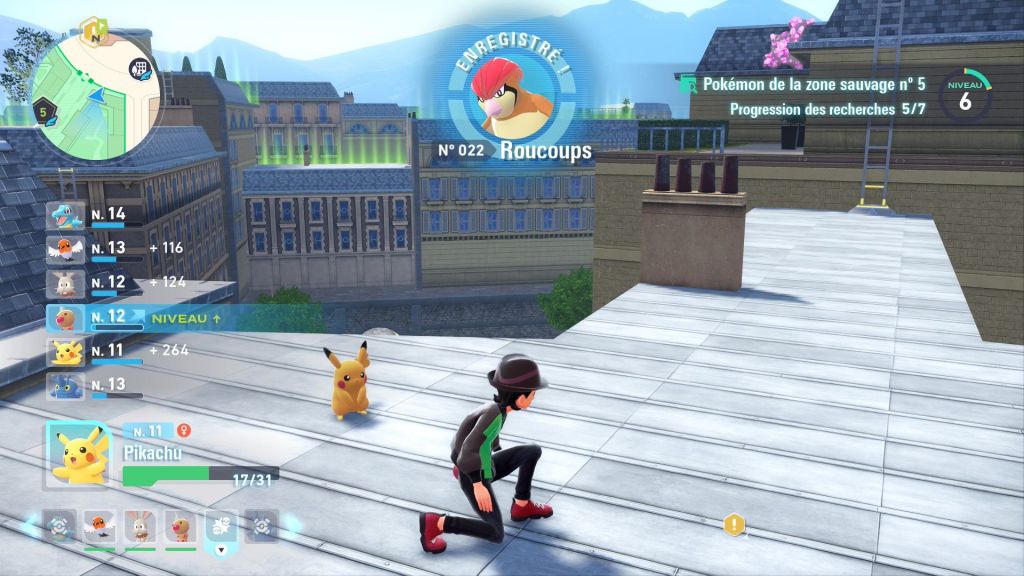Click the wild zone 5 marker on minimap
The image size is (1024, 576).
(43, 111)
